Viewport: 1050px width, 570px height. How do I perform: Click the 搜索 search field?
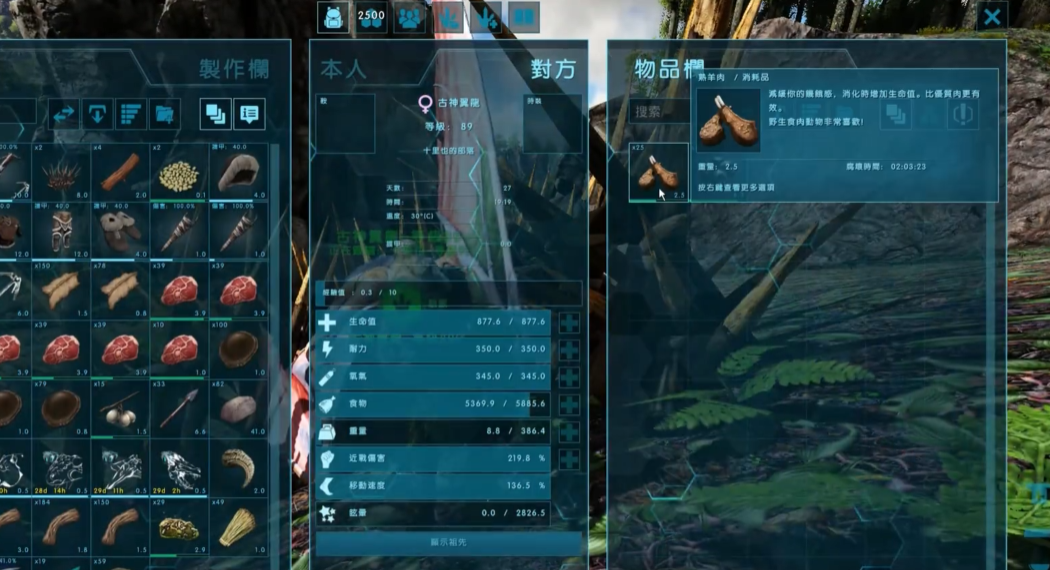661,112
